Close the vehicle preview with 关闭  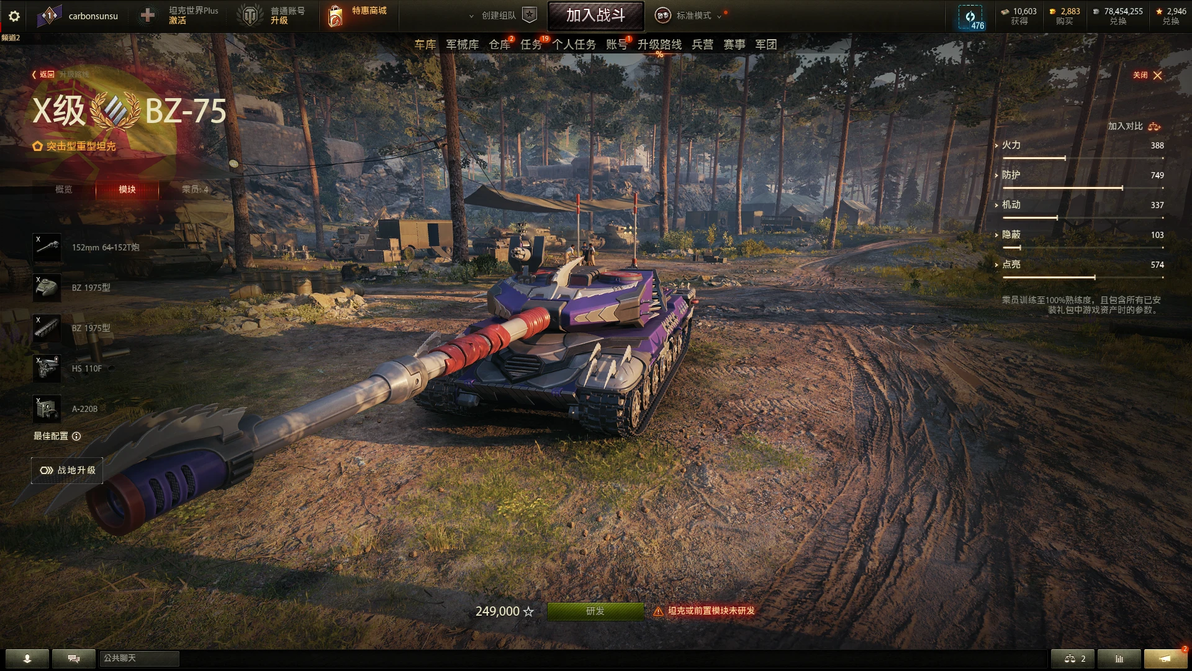click(x=1147, y=75)
